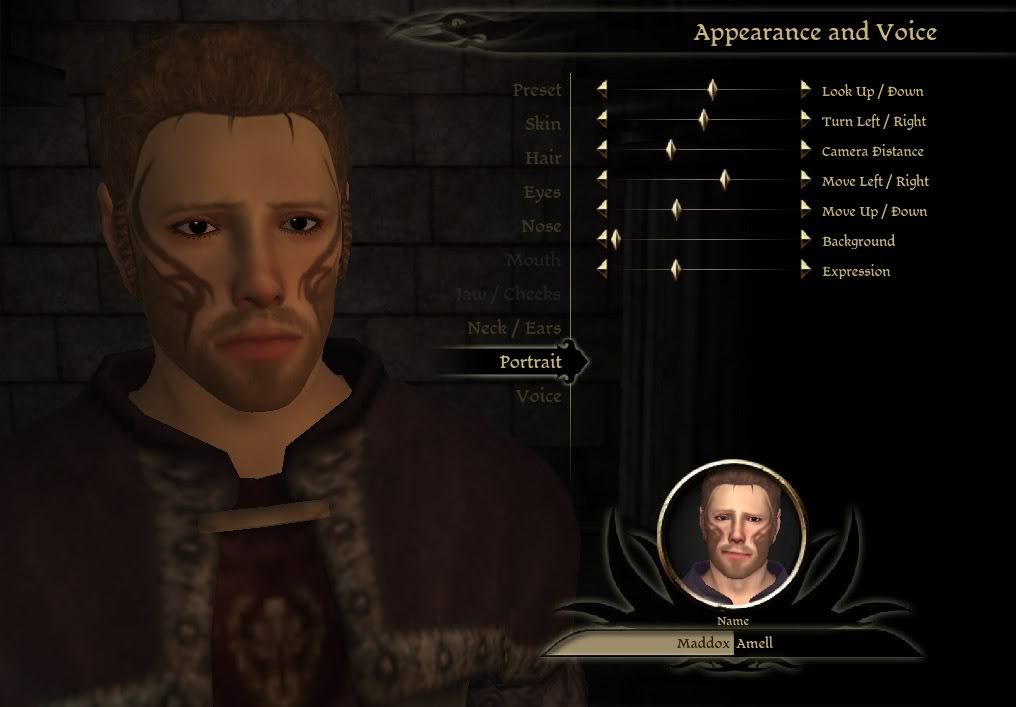Switch to the Skin category
1016x707 pixels.
click(543, 124)
